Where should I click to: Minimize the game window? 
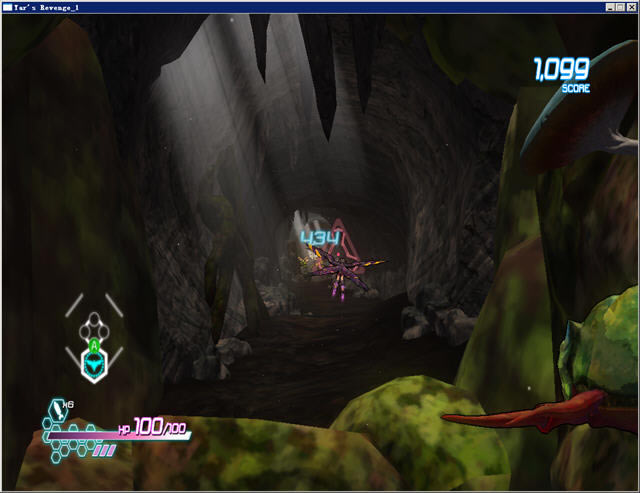[x=609, y=7]
